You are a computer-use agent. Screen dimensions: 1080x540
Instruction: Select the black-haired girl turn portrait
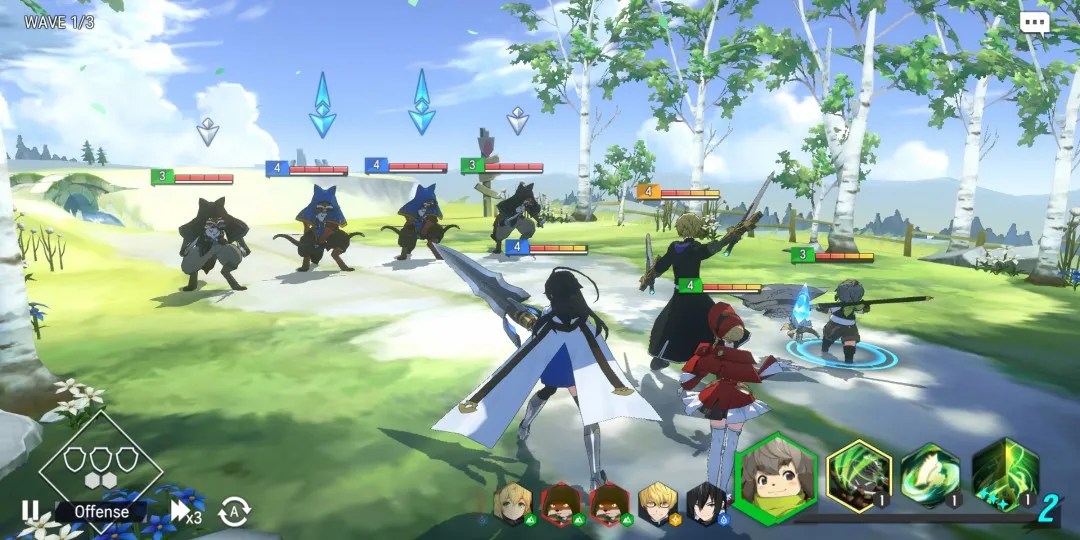click(706, 503)
